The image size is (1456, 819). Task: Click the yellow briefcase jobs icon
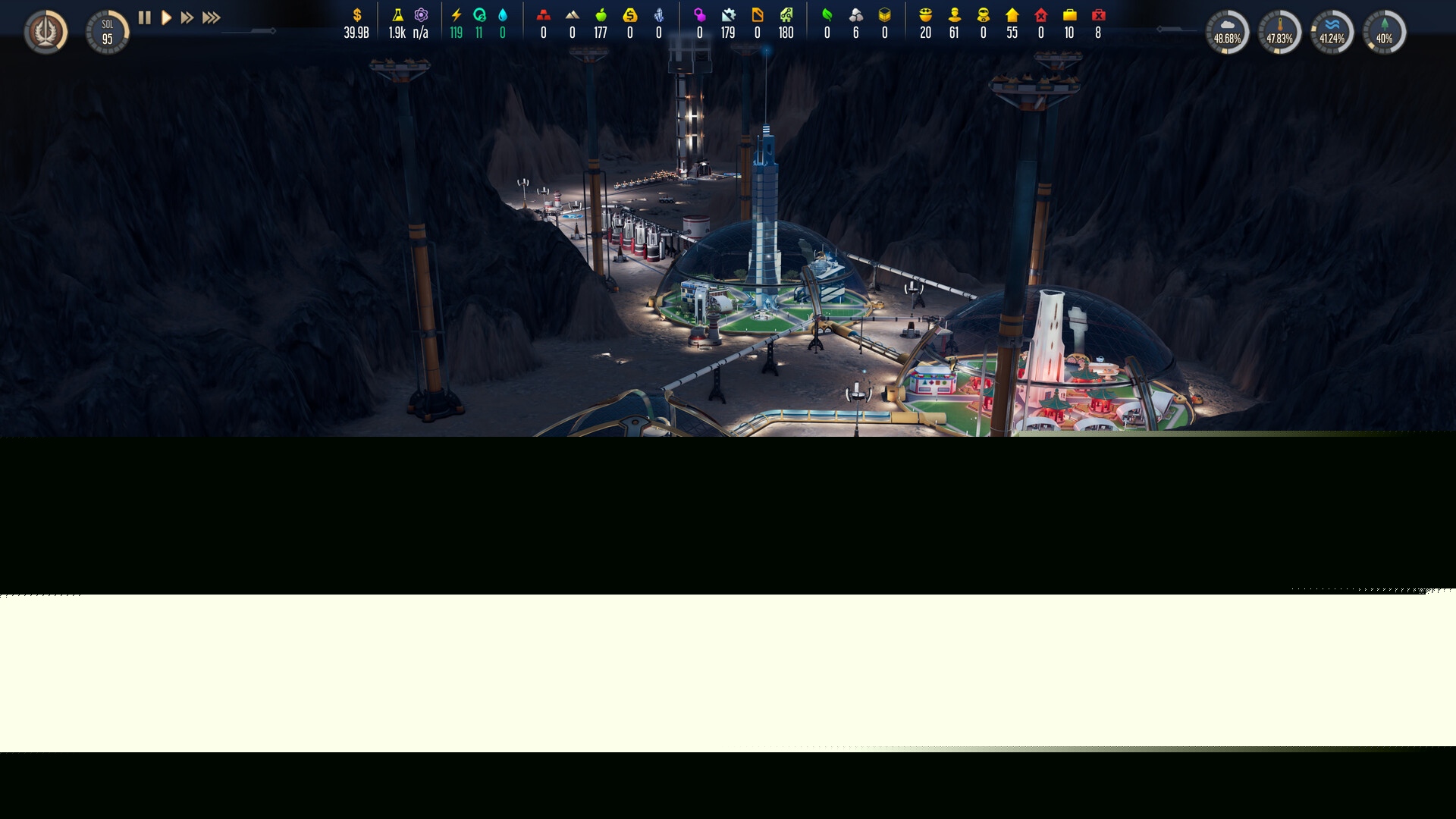pos(1069,15)
